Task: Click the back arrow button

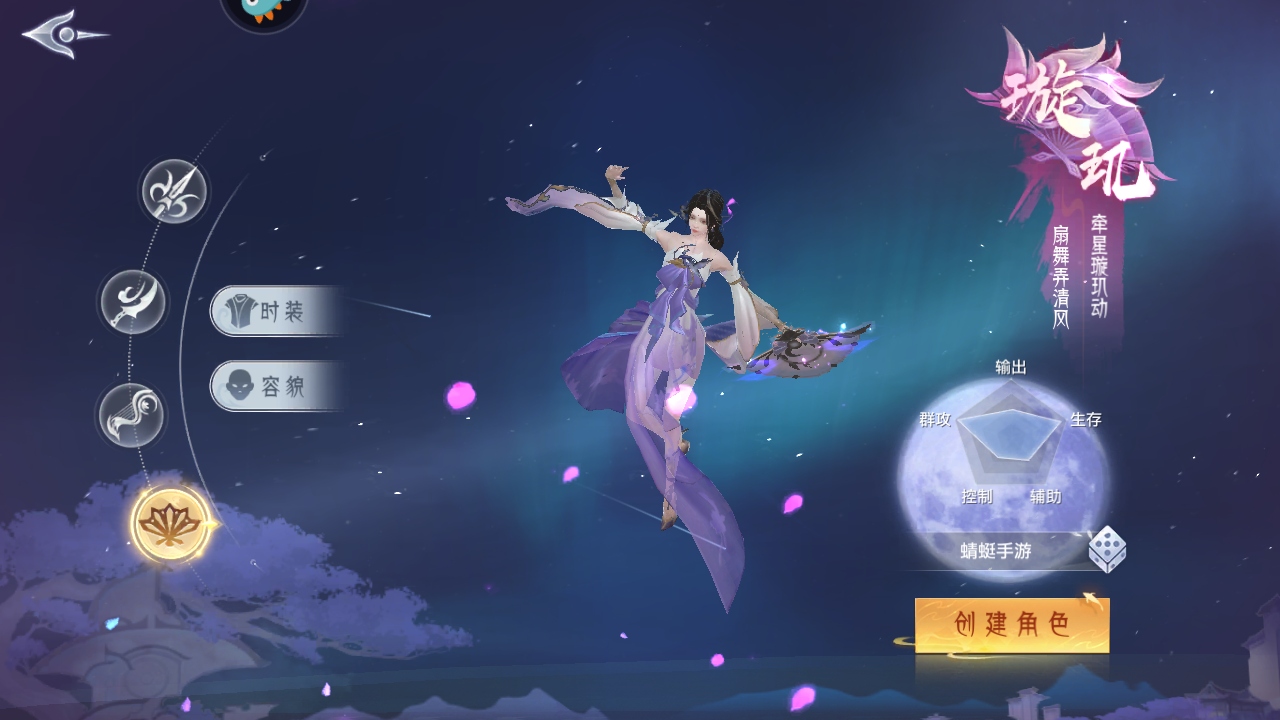Action: 62,34
